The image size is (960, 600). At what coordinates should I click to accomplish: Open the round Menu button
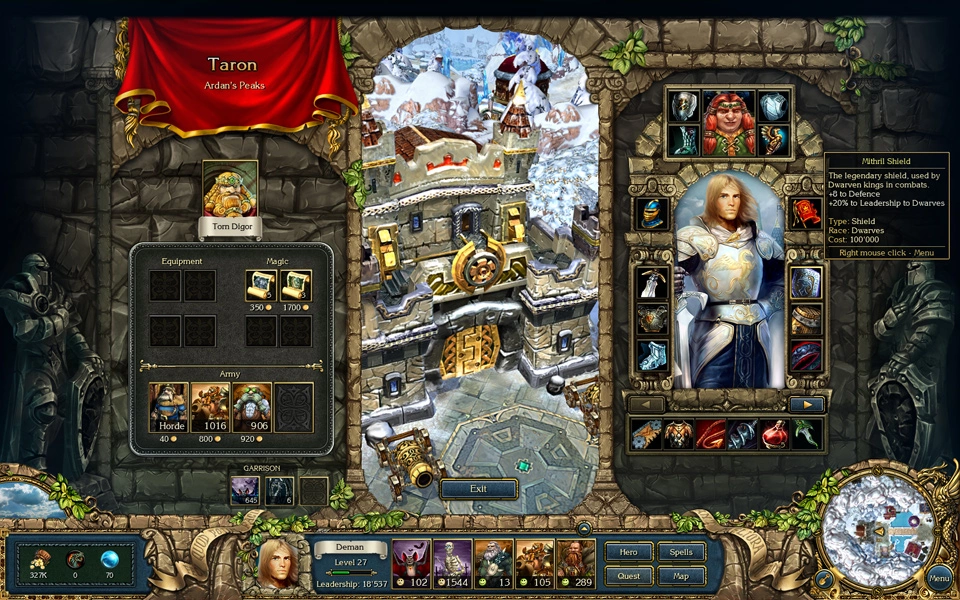click(939, 578)
